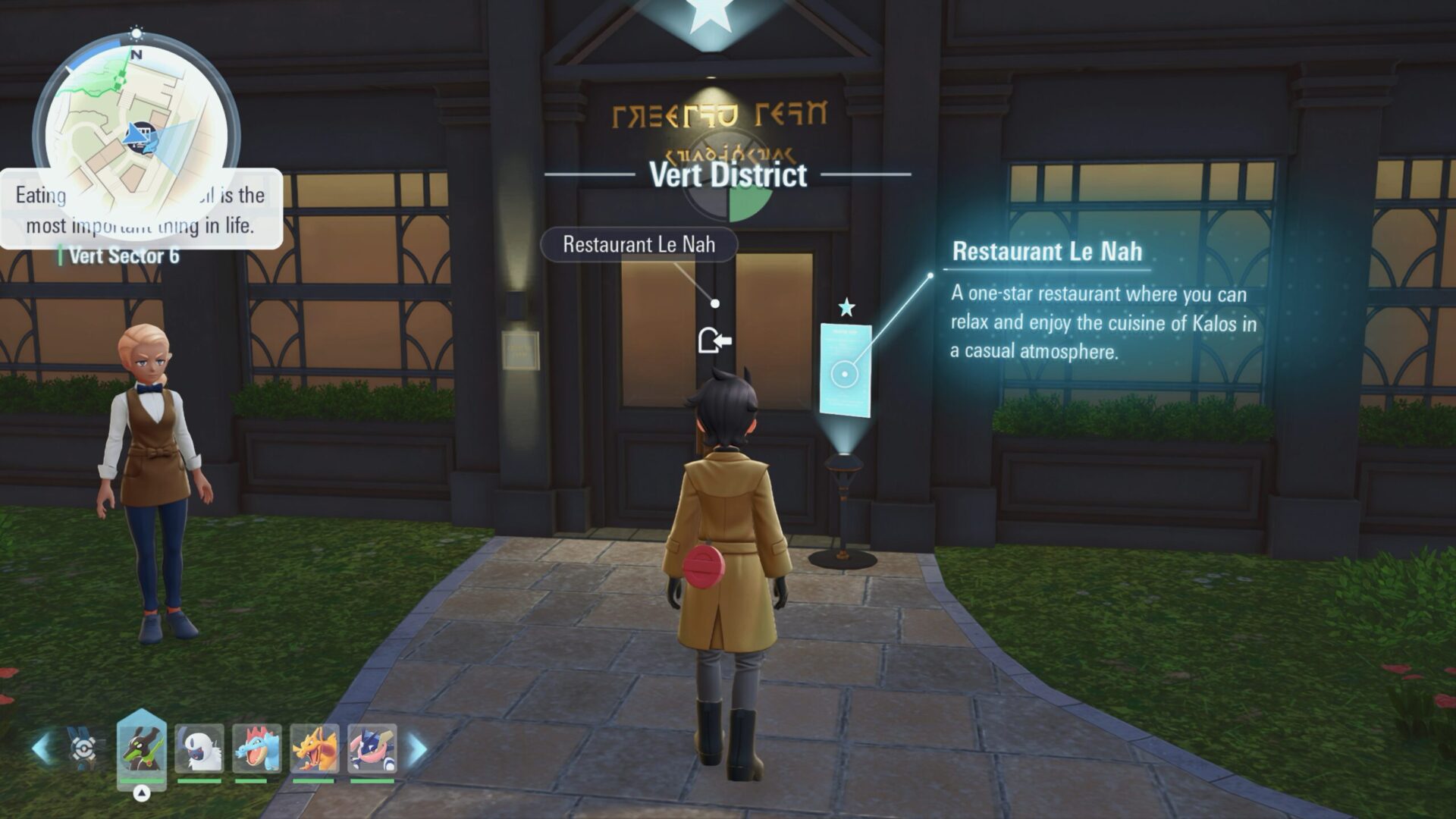Click the Restaurant Le Nah name tag
Image resolution: width=1456 pixels, height=819 pixels.
[638, 245]
